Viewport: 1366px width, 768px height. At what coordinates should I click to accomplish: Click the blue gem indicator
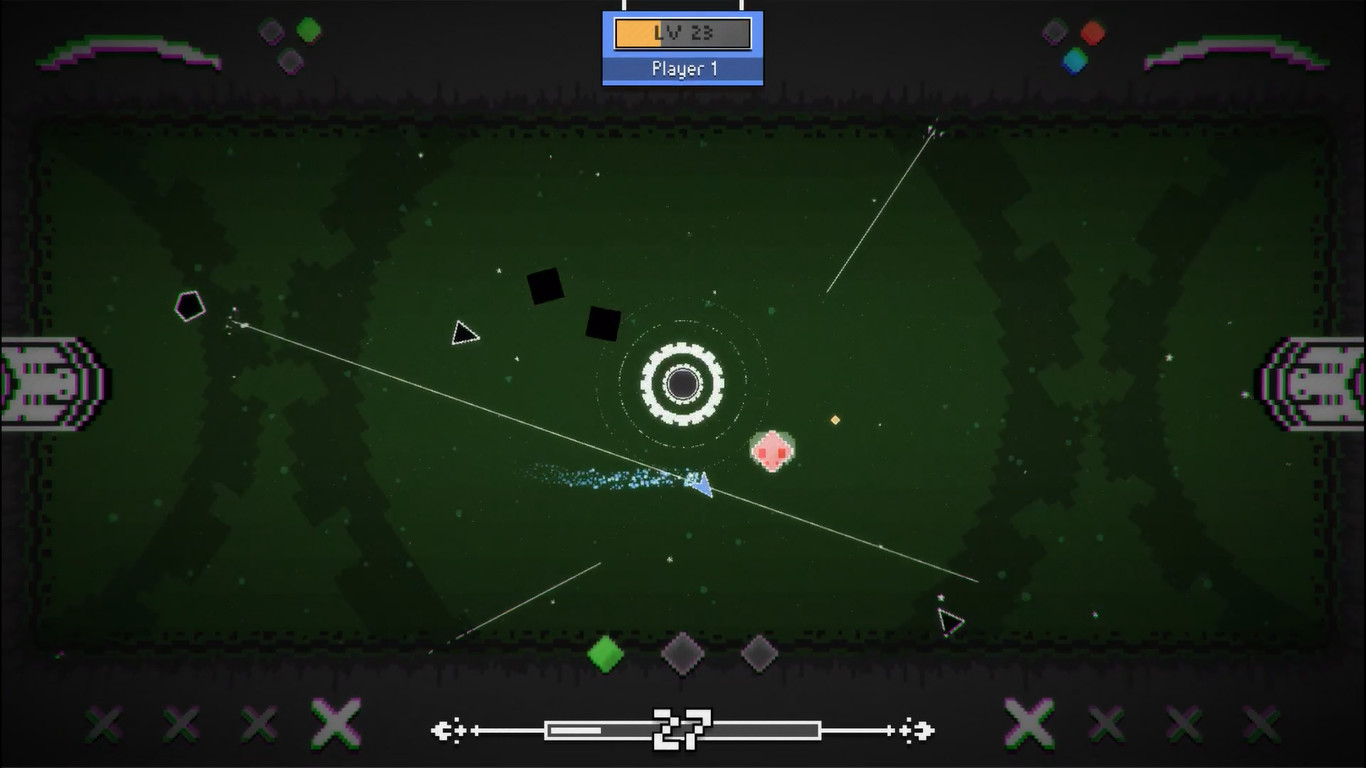click(1075, 61)
